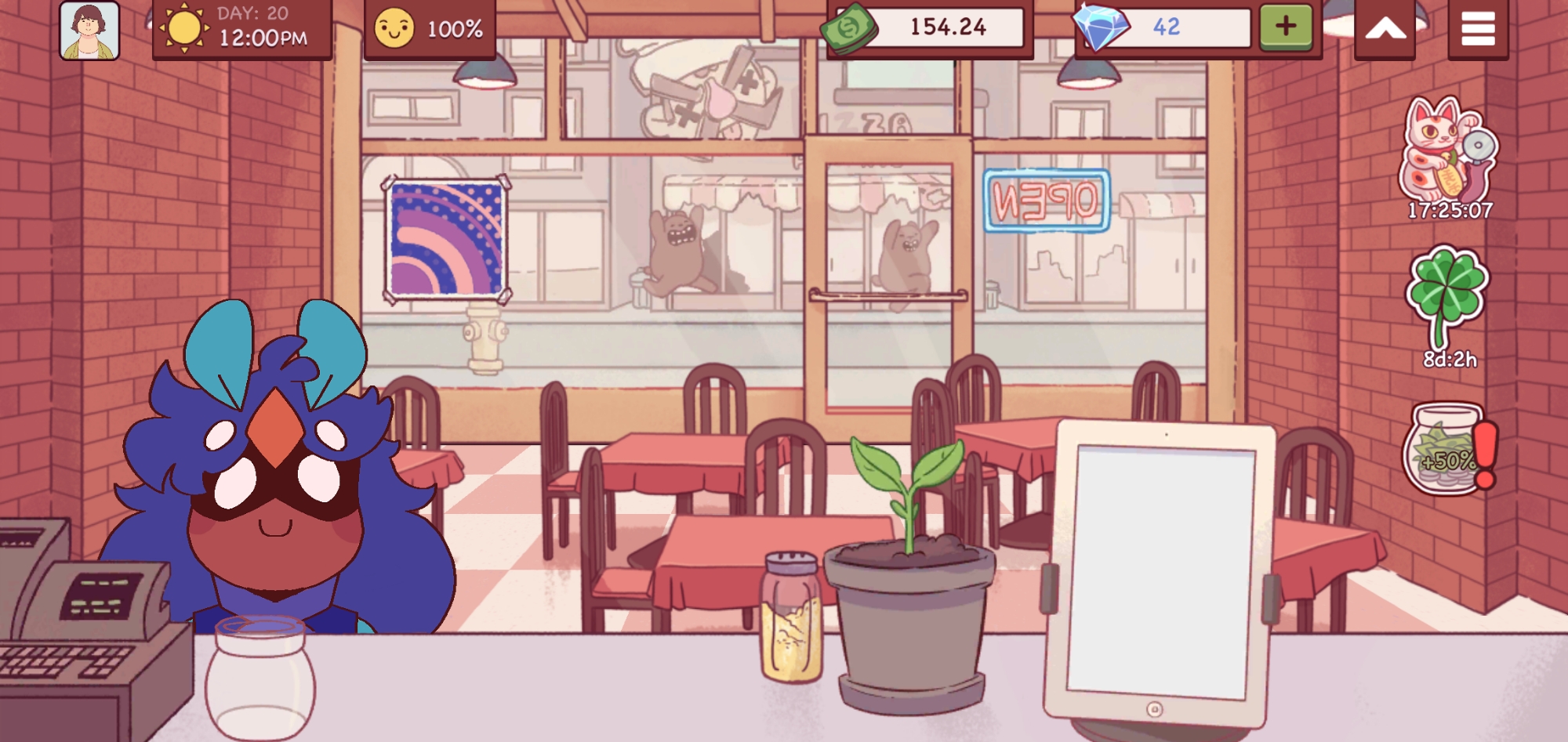This screenshot has height=742, width=1568.
Task: Collapse the top bar with the arrow
Action: (x=1385, y=30)
